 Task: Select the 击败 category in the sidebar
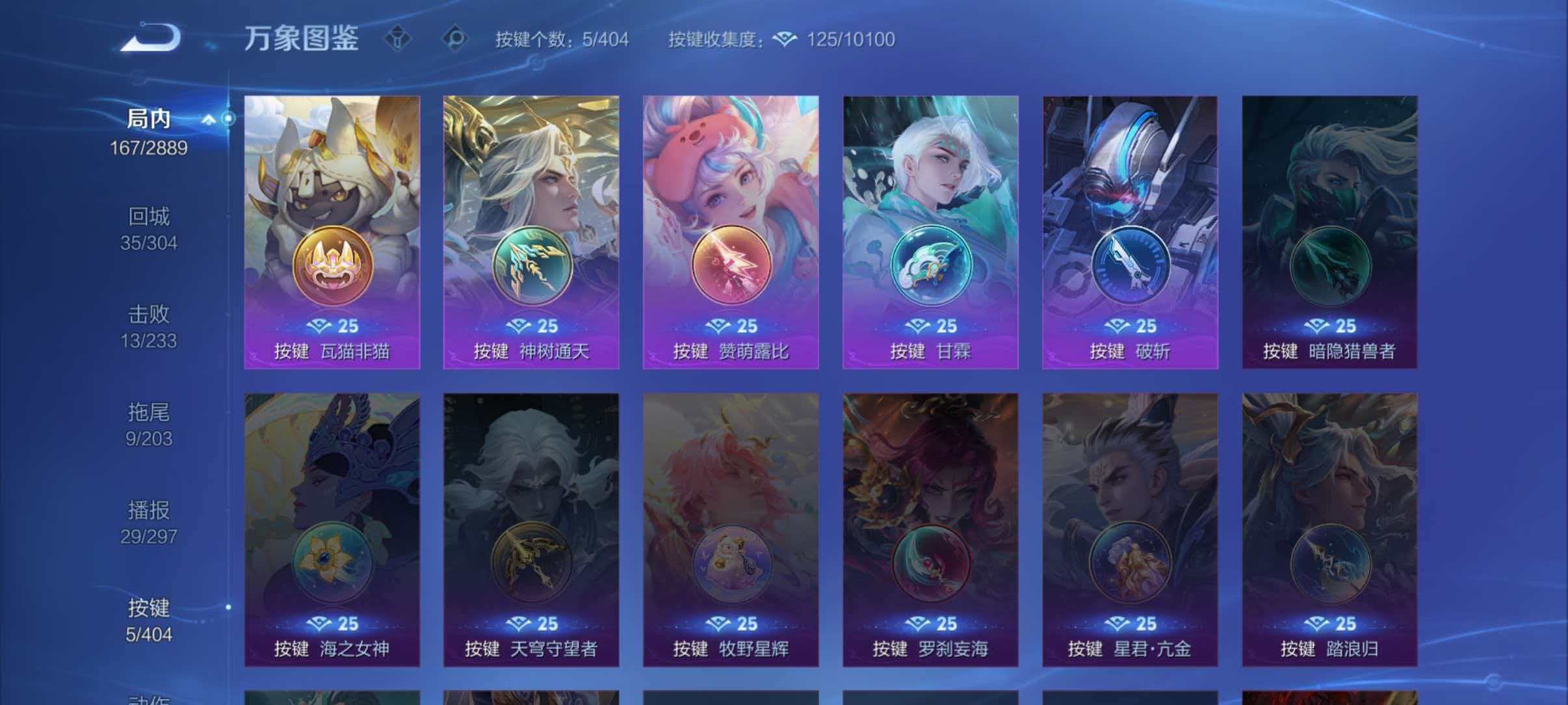click(x=148, y=314)
